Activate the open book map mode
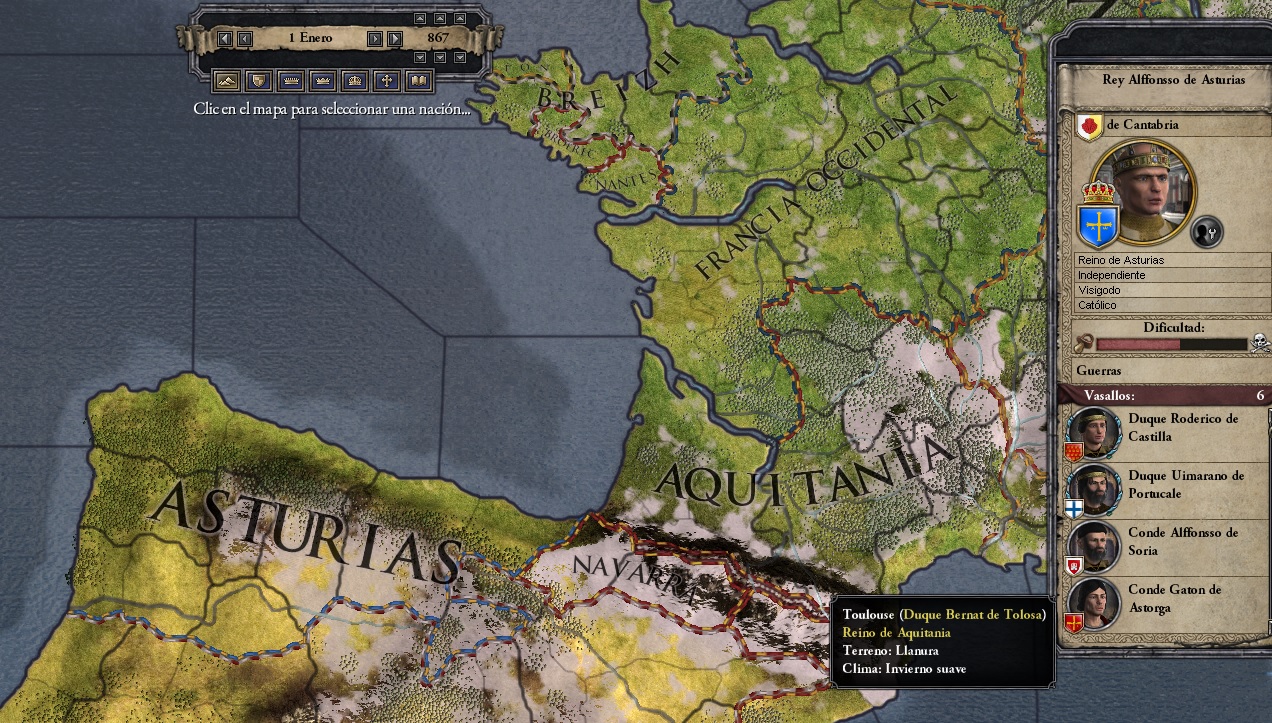Screen dimensions: 1272x723 click(x=419, y=80)
